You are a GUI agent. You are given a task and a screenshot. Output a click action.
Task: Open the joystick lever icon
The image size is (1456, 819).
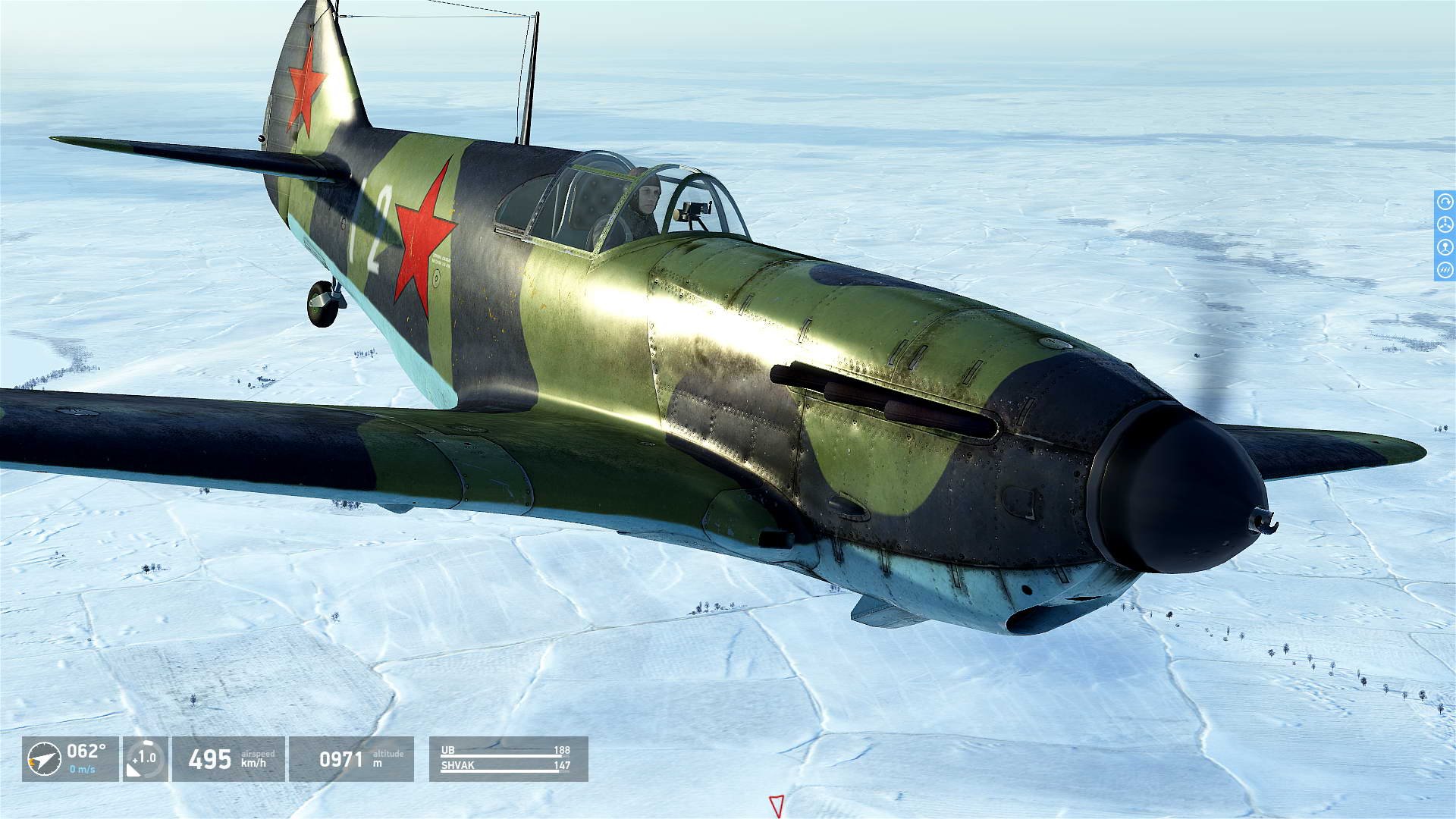point(1445,247)
